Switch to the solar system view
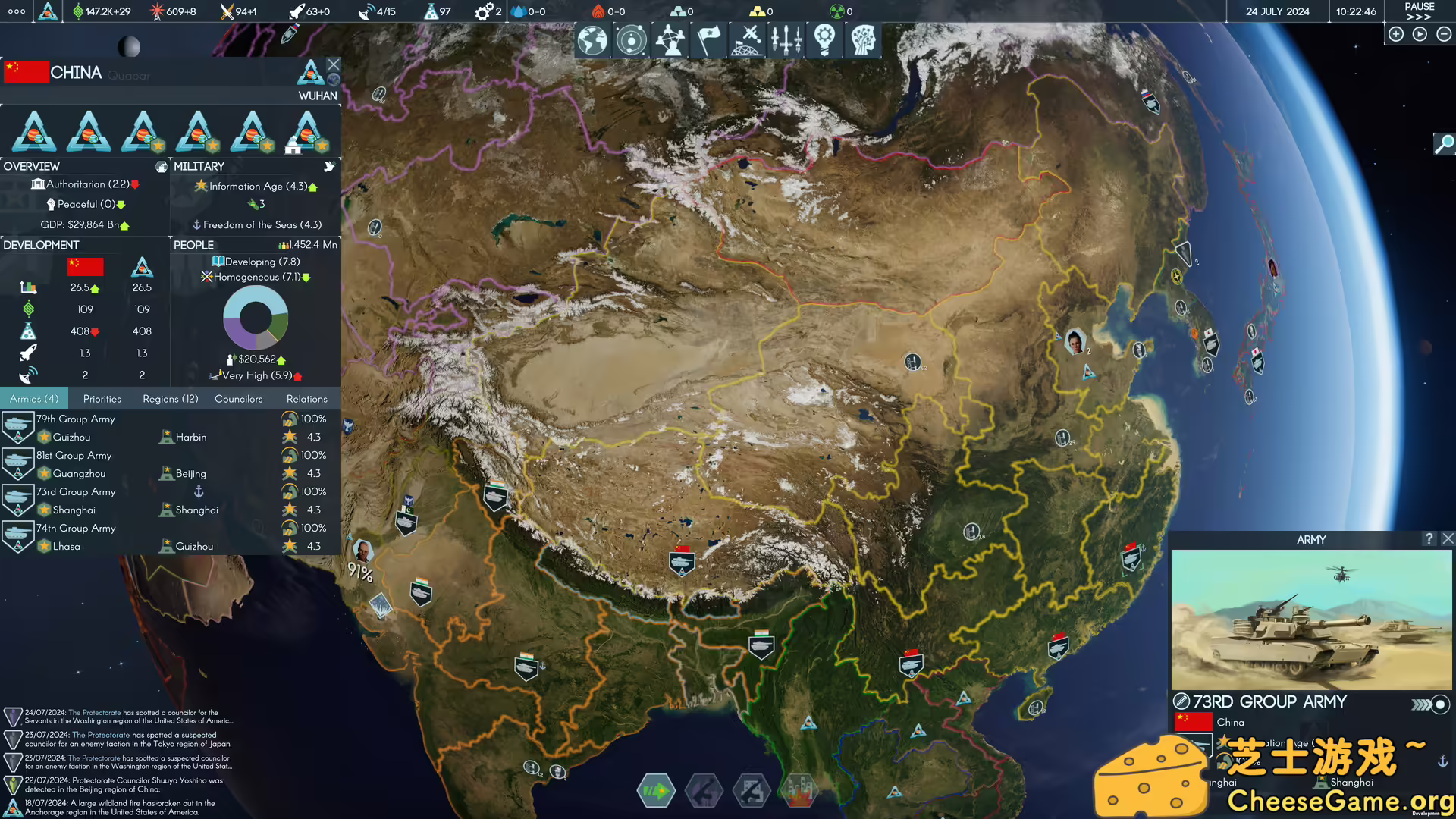 tap(632, 40)
